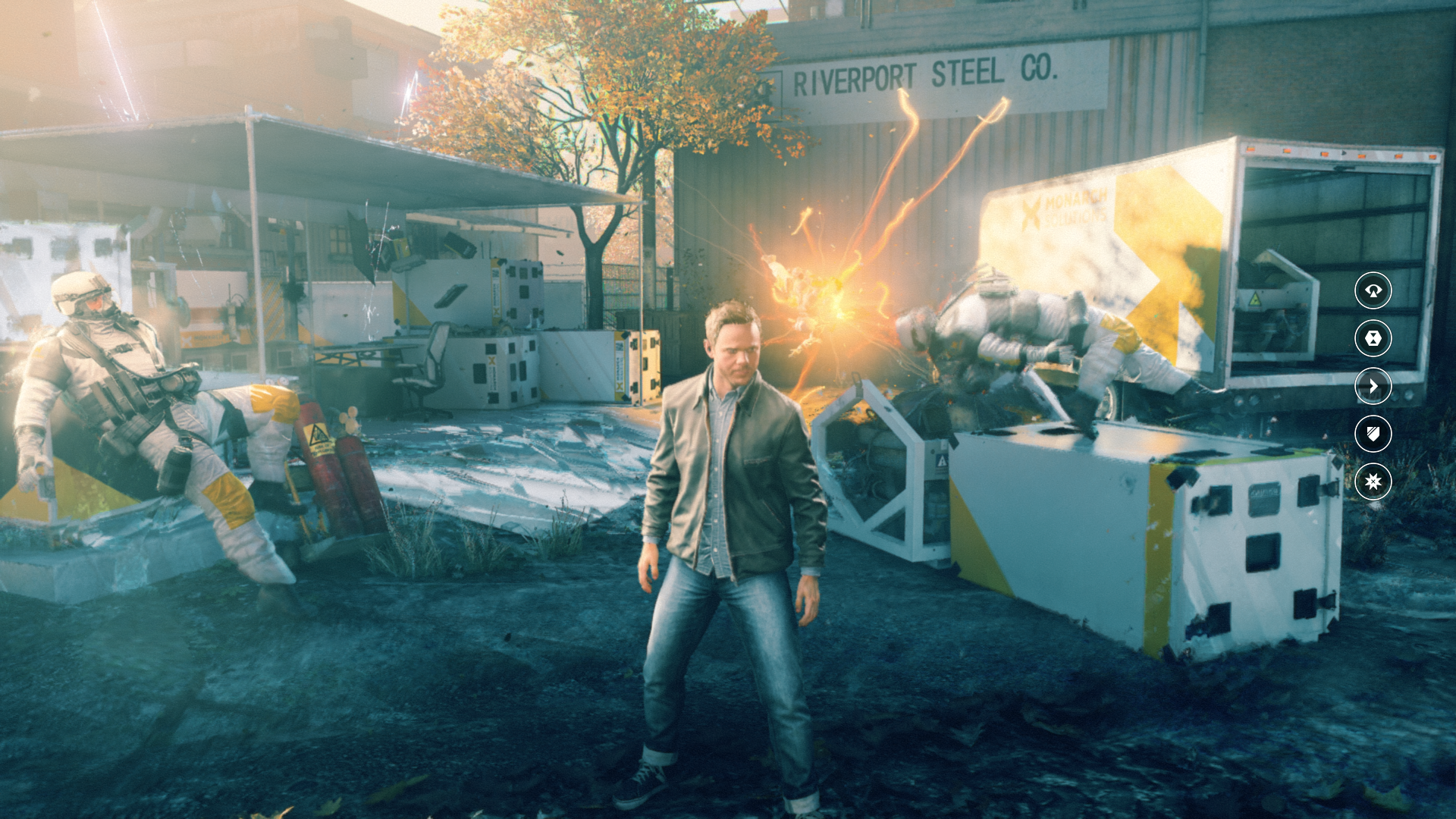Use the Time Stop hourglass ability

coord(1373,338)
